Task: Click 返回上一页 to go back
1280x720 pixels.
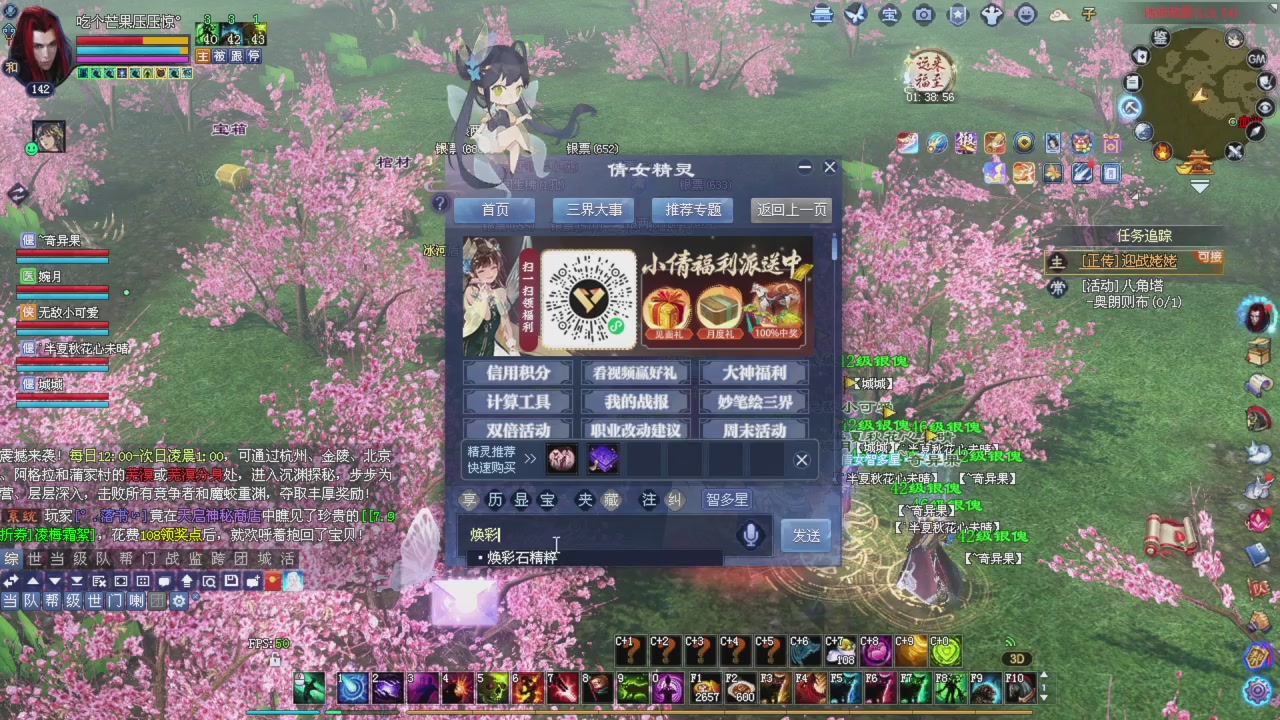Action: tap(791, 210)
